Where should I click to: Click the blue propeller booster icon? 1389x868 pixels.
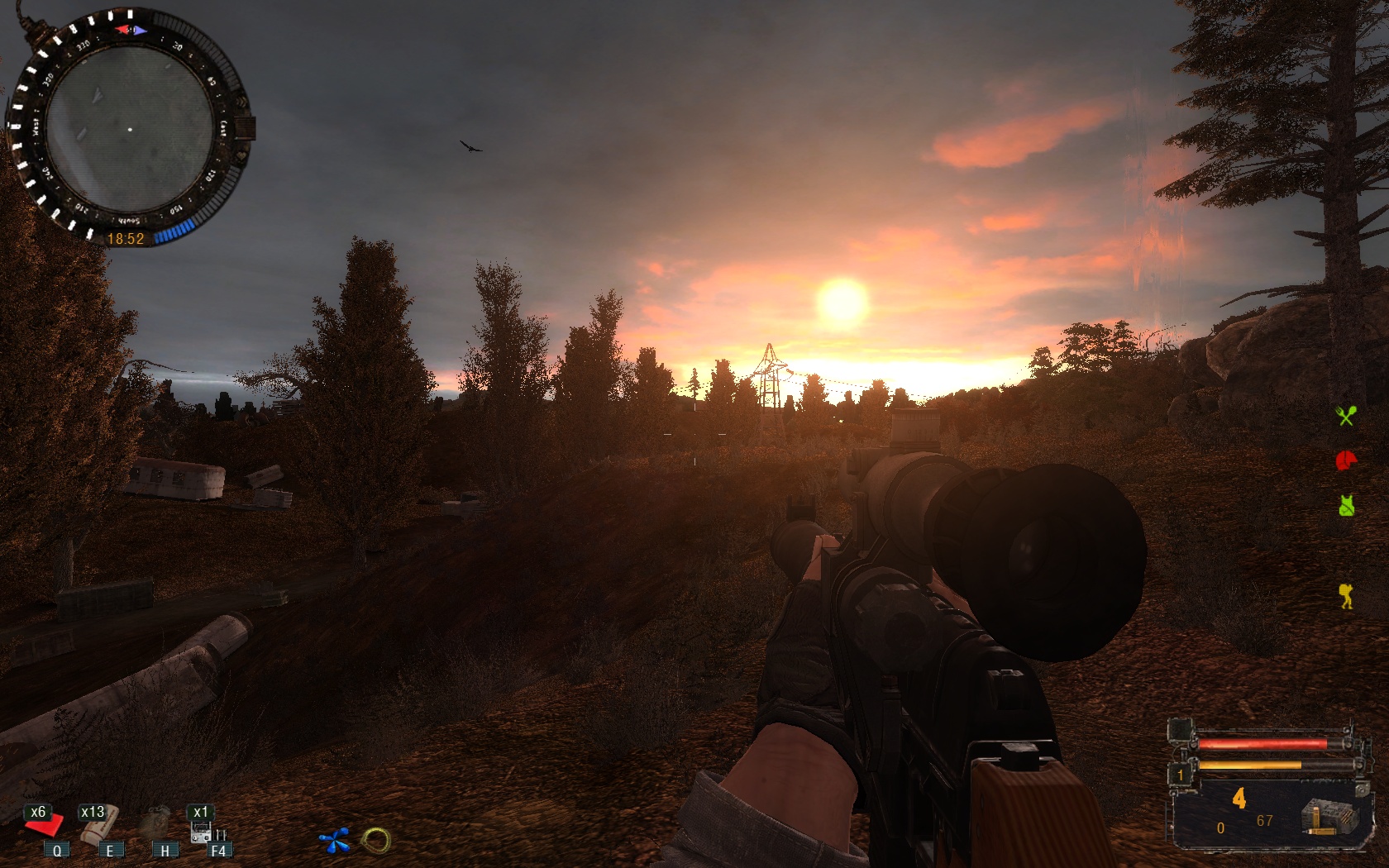click(334, 842)
